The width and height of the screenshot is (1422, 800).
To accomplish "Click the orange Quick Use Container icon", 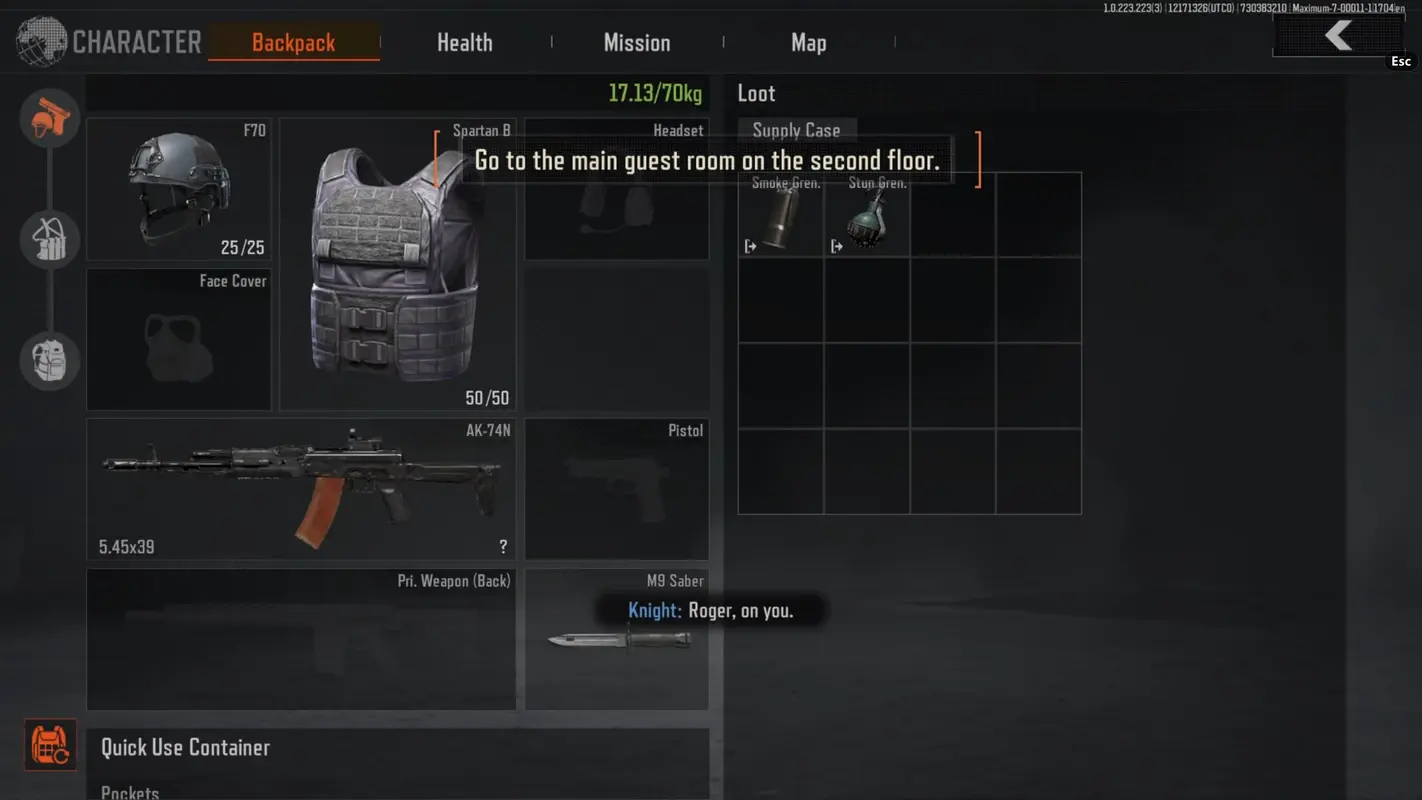I will [x=49, y=744].
